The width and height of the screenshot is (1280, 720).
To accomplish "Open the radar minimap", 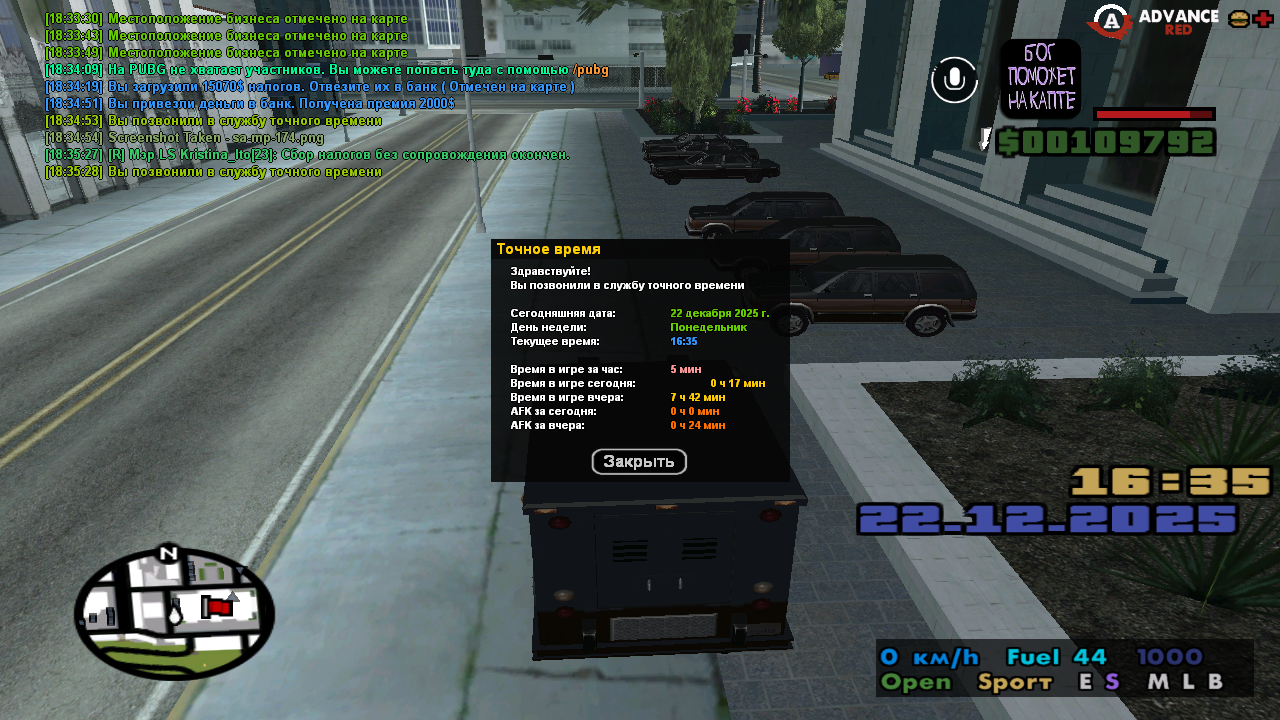I will pos(174,613).
